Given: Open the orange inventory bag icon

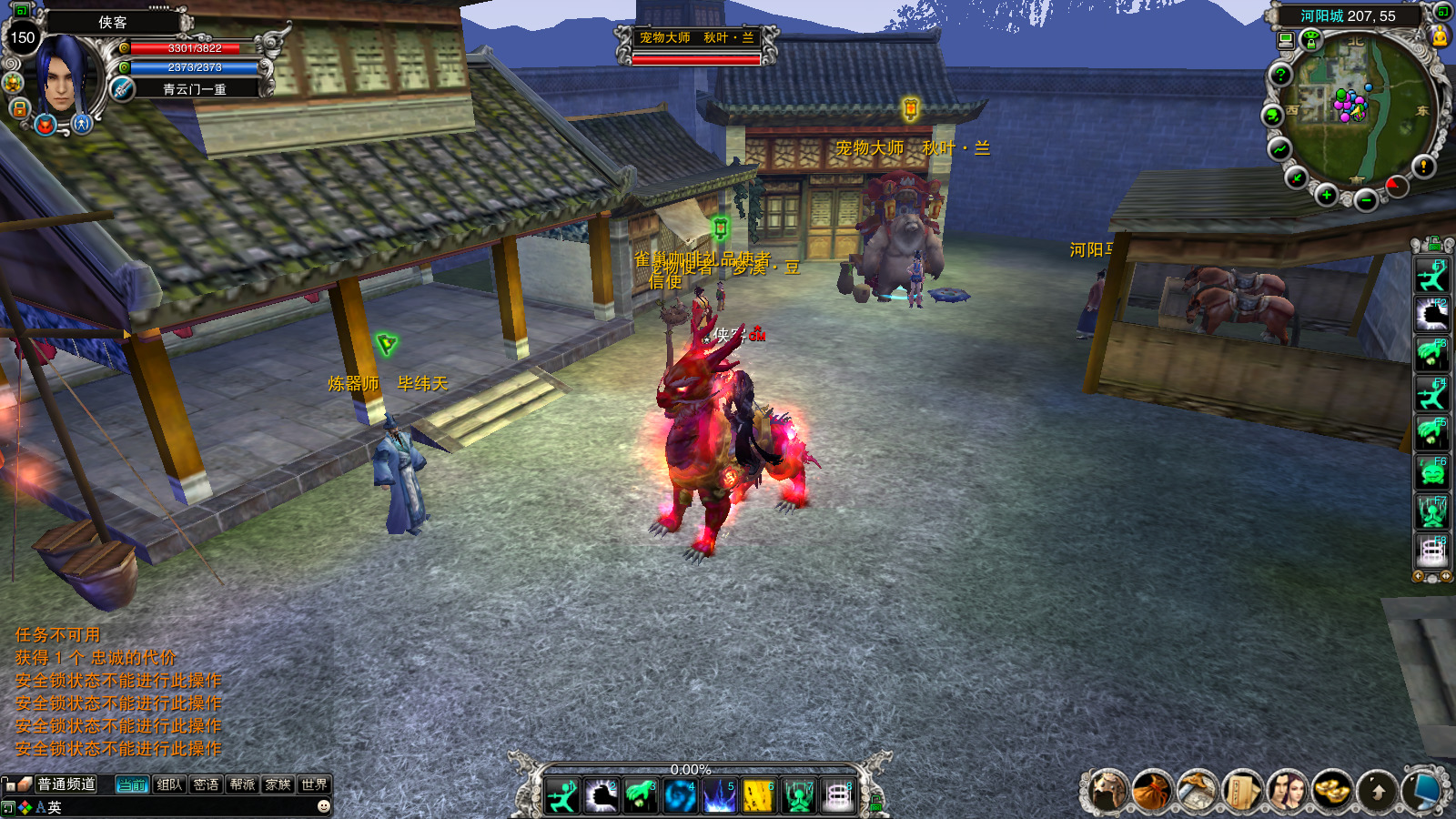Looking at the screenshot, I should click(1151, 791).
